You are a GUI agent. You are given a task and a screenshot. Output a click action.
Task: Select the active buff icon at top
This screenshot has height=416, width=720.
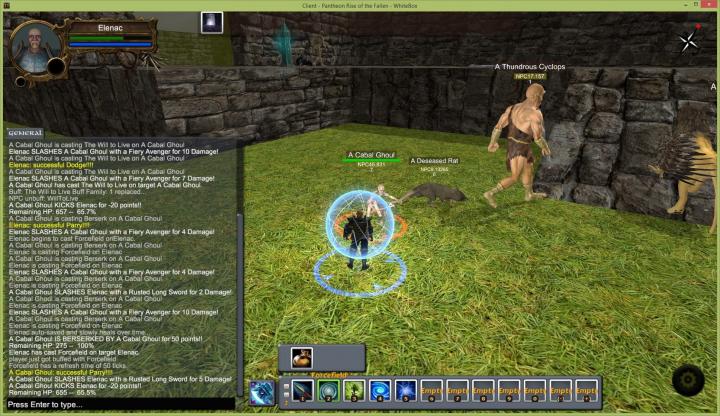pos(211,22)
